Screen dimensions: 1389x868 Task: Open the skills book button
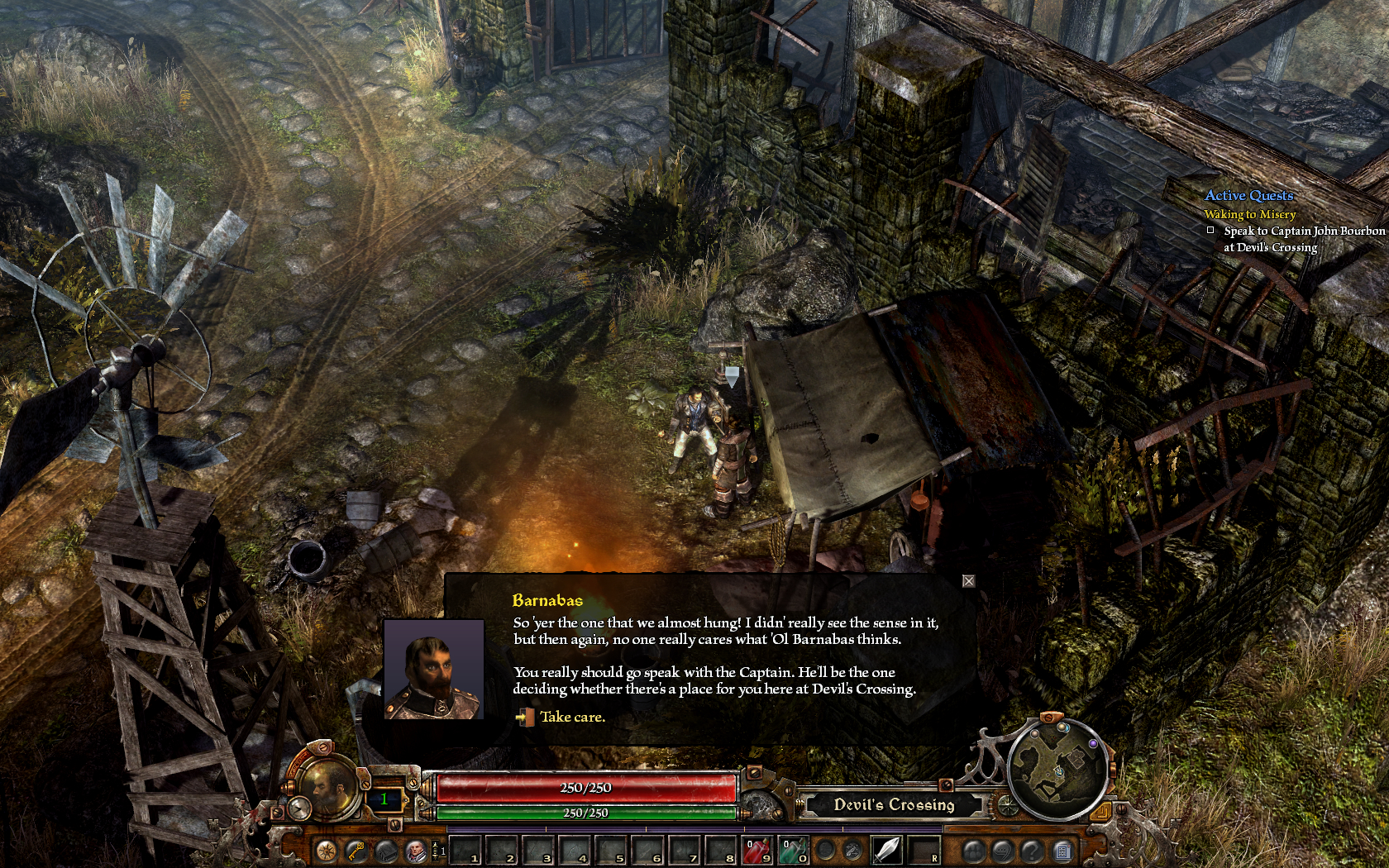click(386, 851)
